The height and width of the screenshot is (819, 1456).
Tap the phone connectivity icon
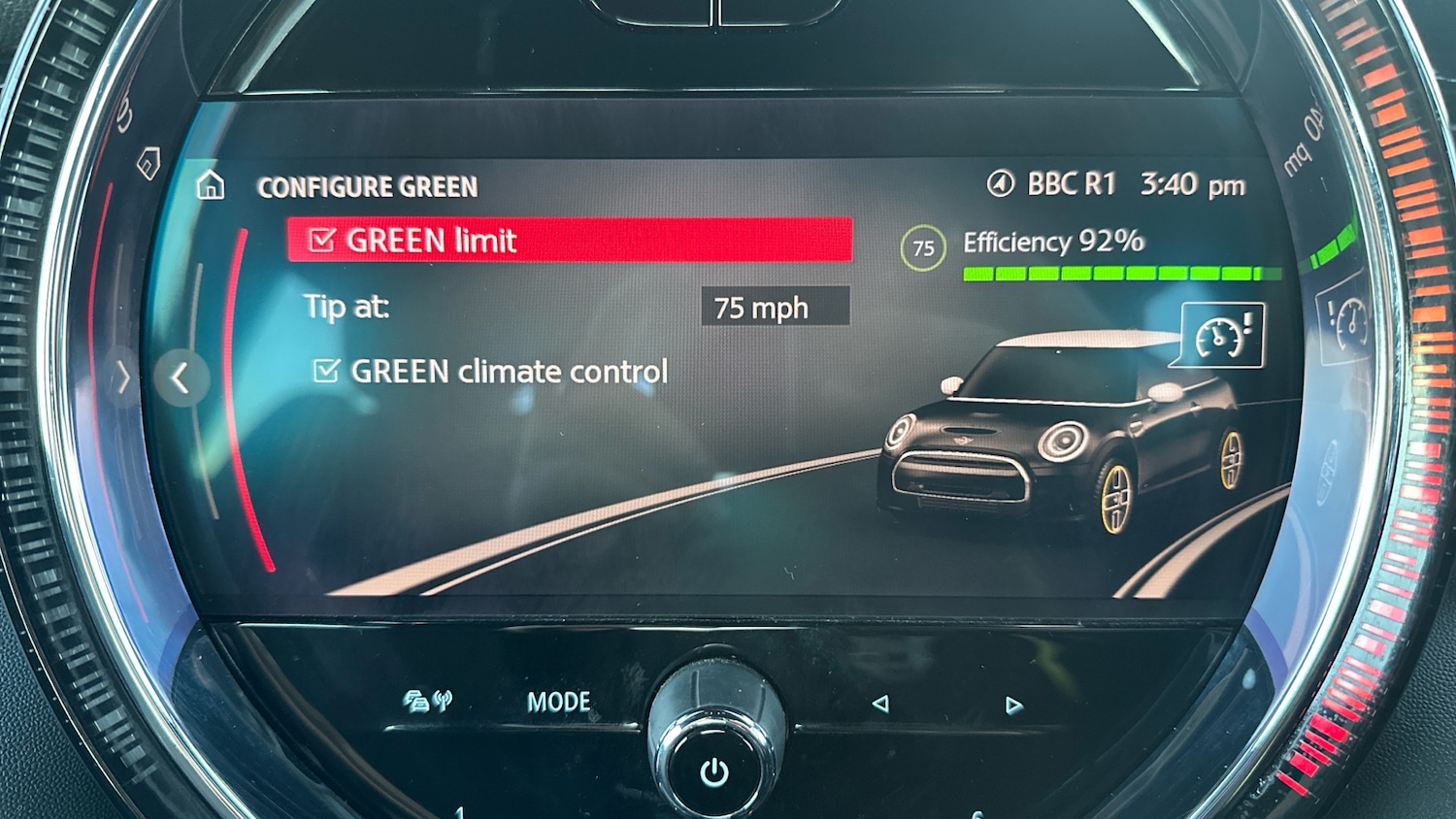tap(427, 701)
